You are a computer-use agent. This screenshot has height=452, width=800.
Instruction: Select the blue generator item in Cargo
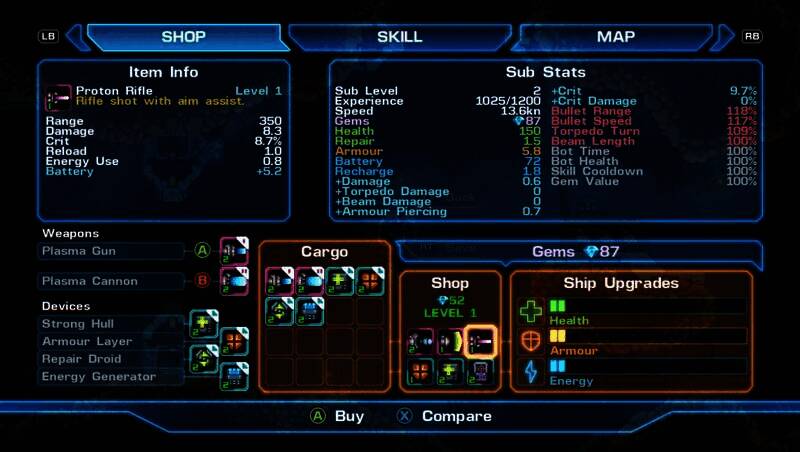coord(310,311)
